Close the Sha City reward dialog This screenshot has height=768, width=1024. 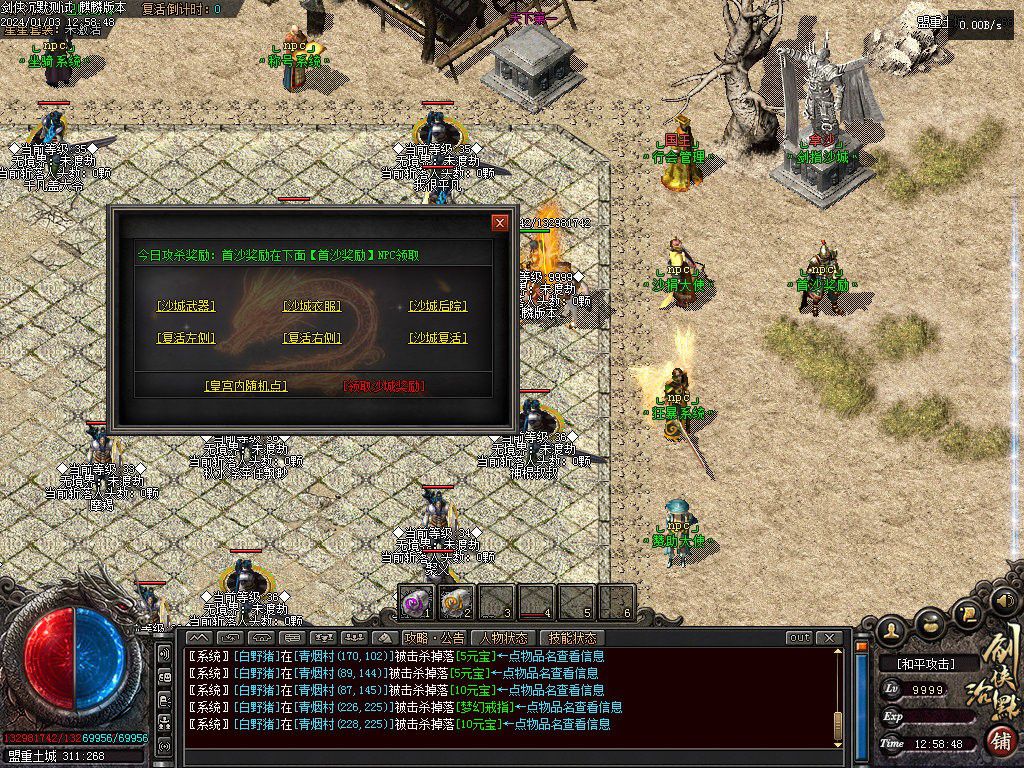pos(500,222)
